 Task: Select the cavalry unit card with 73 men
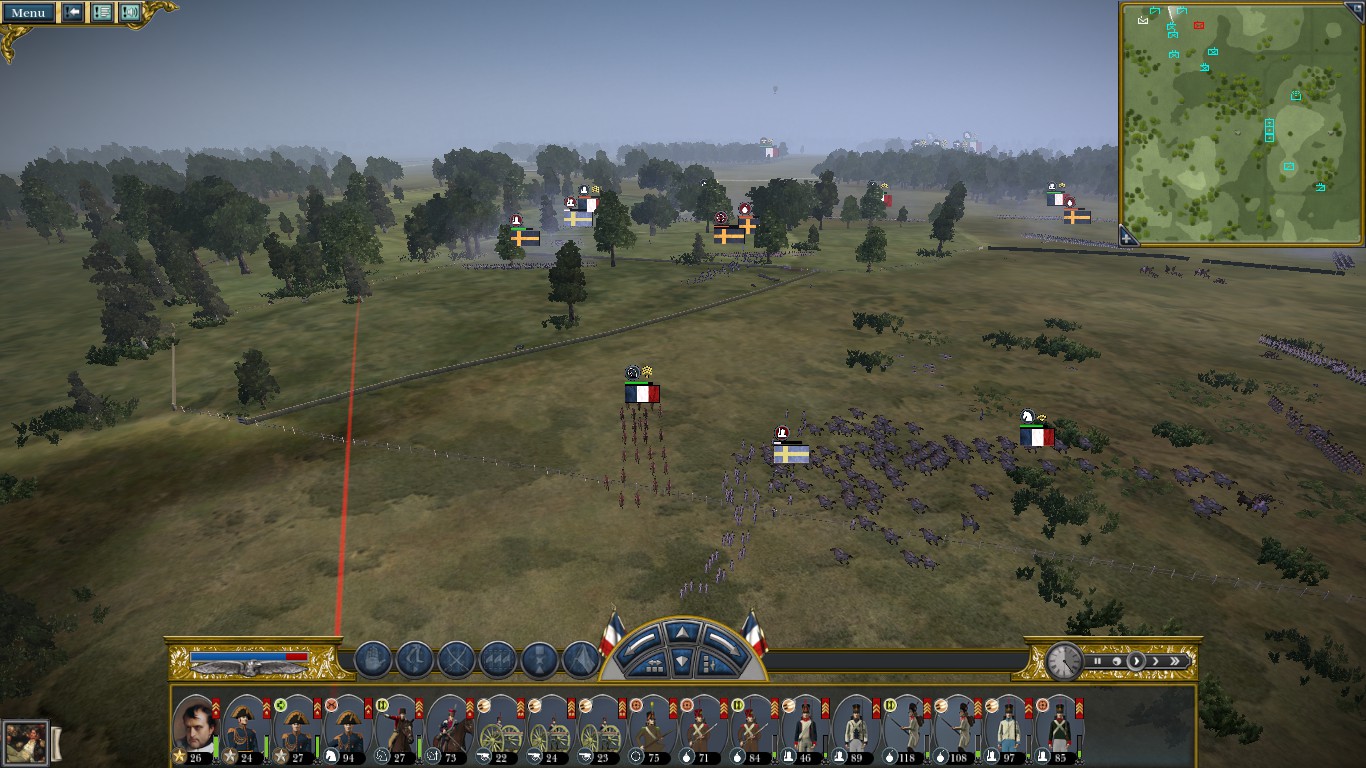point(450,728)
